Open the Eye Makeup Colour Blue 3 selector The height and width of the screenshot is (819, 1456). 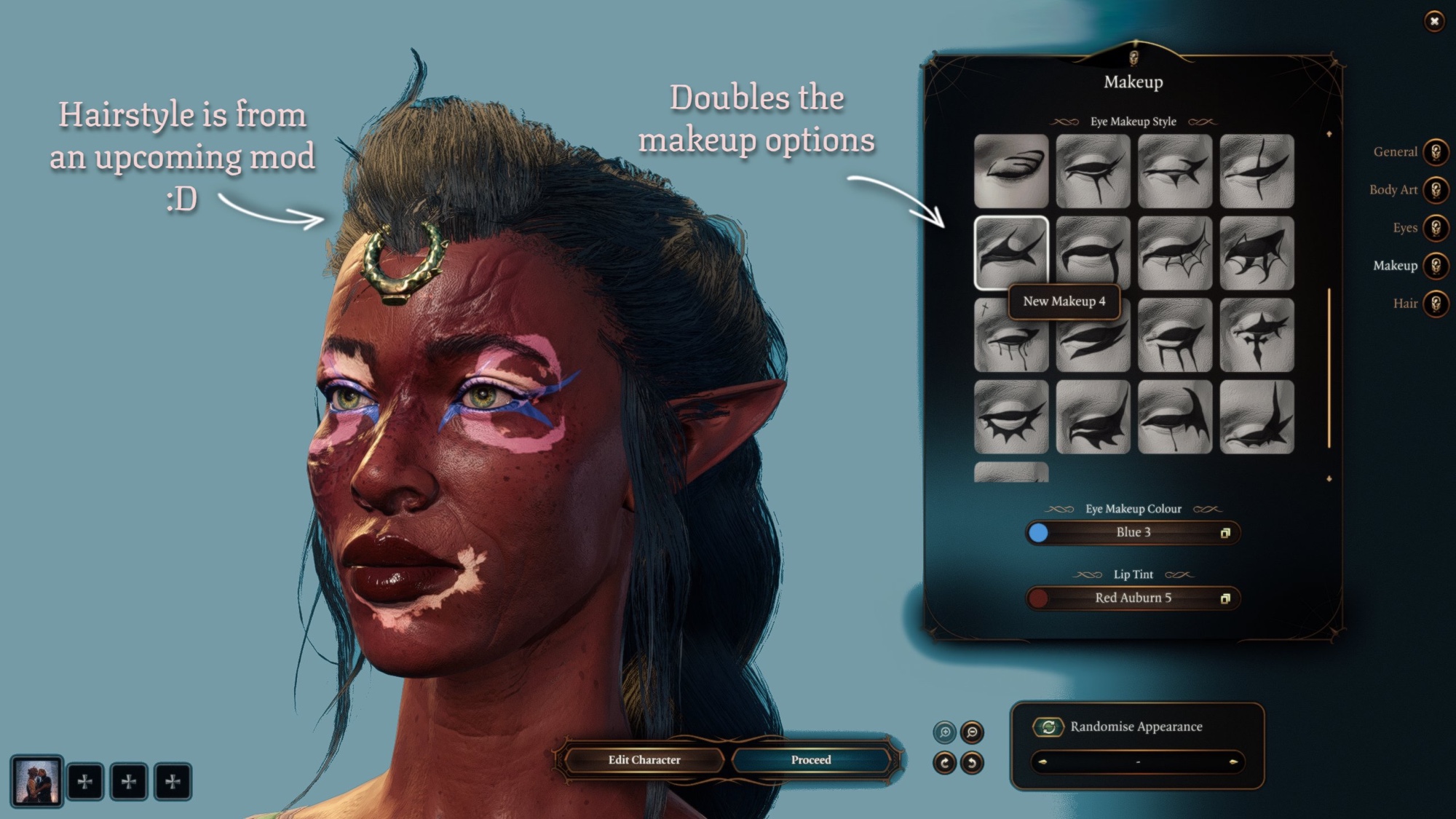pyautogui.click(x=1133, y=533)
